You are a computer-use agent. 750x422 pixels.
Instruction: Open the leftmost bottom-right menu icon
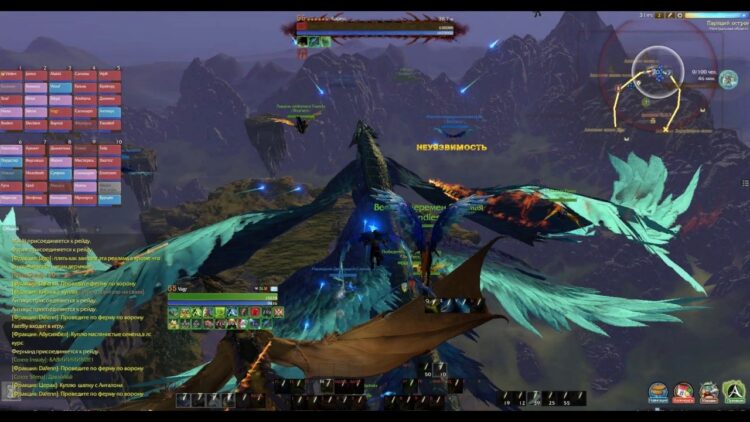tap(658, 391)
